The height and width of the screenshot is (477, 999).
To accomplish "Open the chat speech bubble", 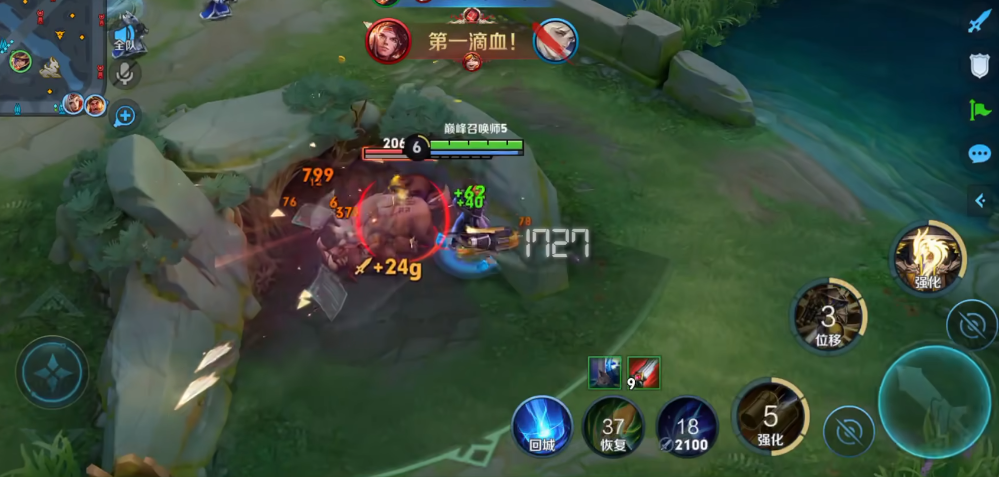I will click(x=979, y=154).
